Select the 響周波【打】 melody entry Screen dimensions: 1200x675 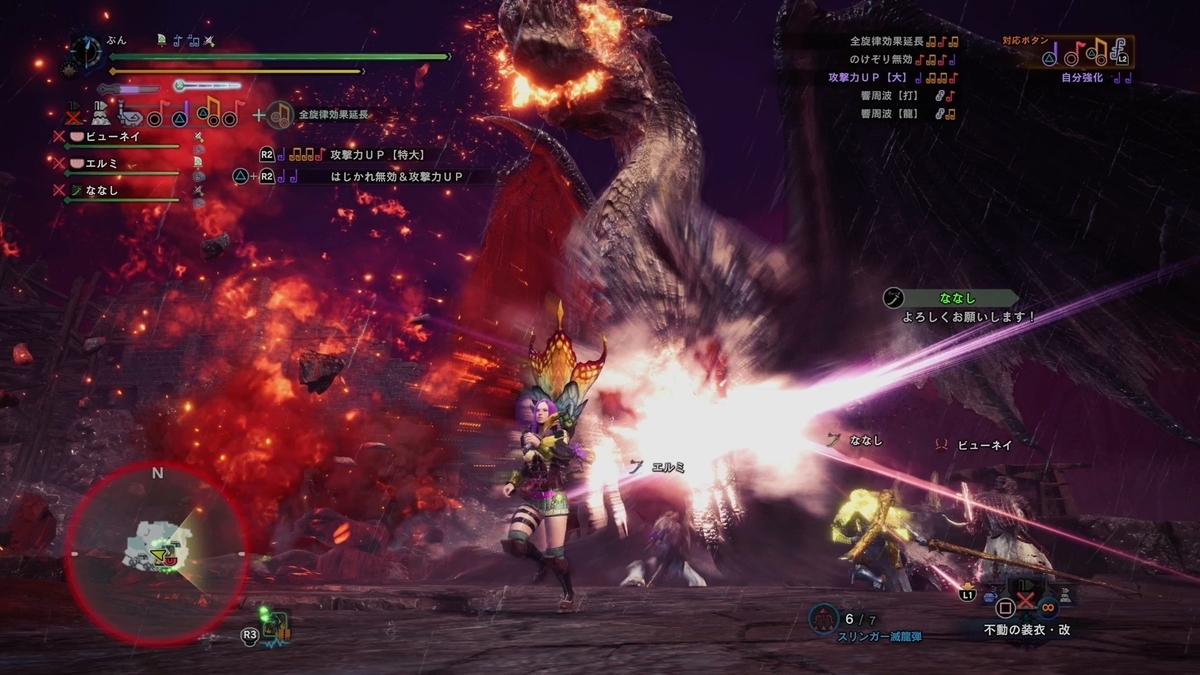click(x=901, y=96)
